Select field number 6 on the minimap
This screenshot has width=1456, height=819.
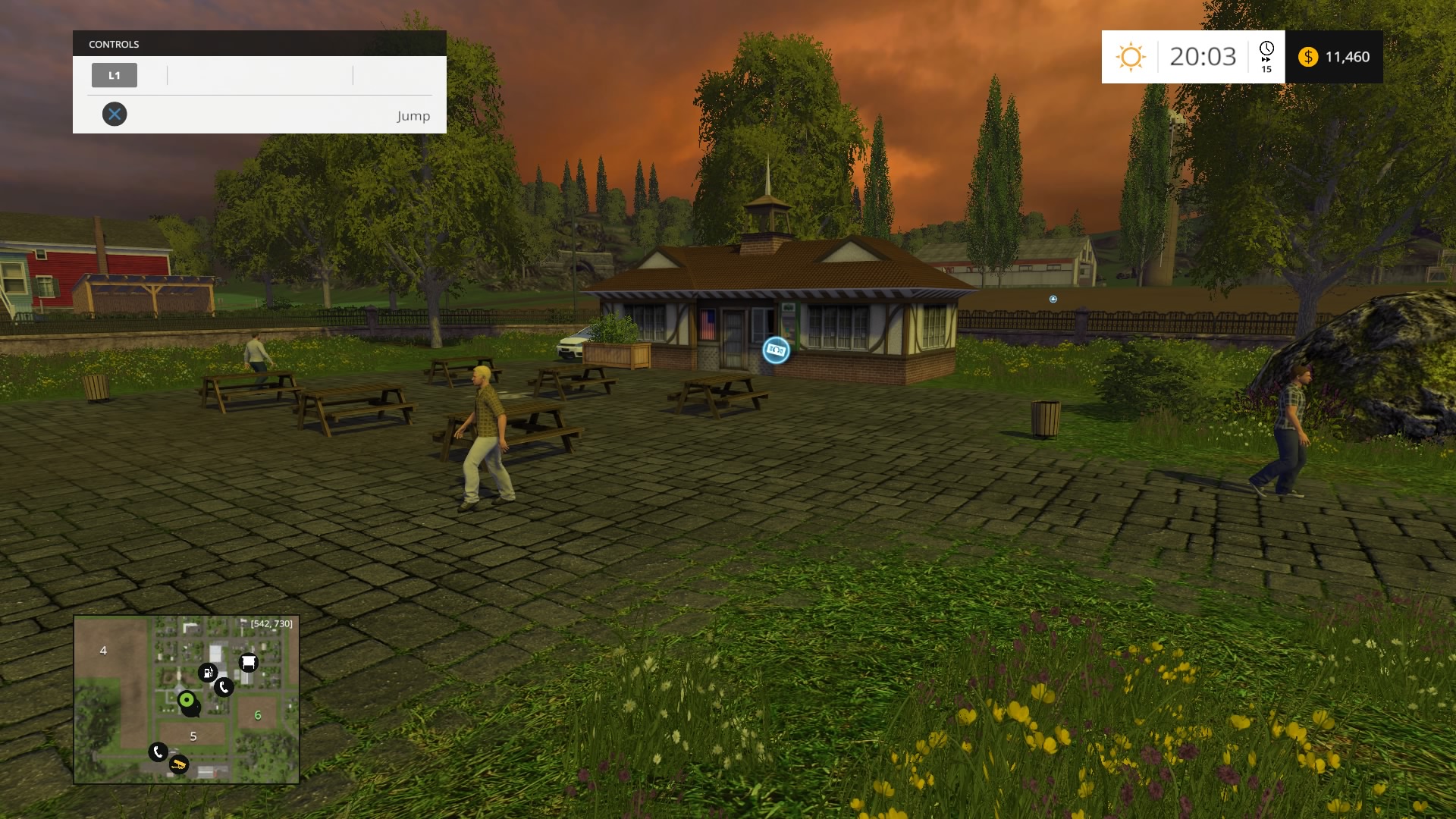[x=258, y=715]
